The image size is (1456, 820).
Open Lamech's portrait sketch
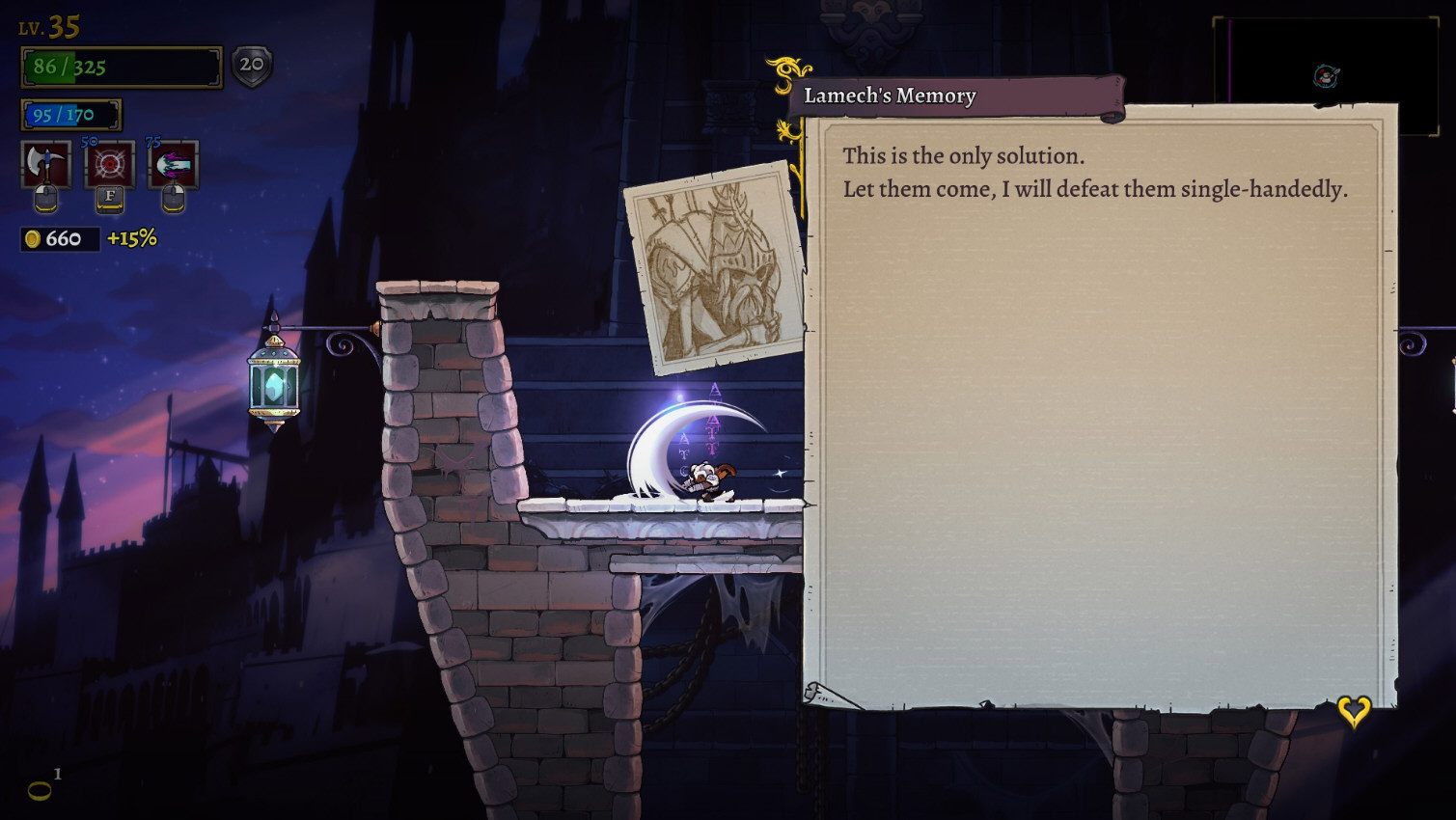pyautogui.click(x=716, y=267)
